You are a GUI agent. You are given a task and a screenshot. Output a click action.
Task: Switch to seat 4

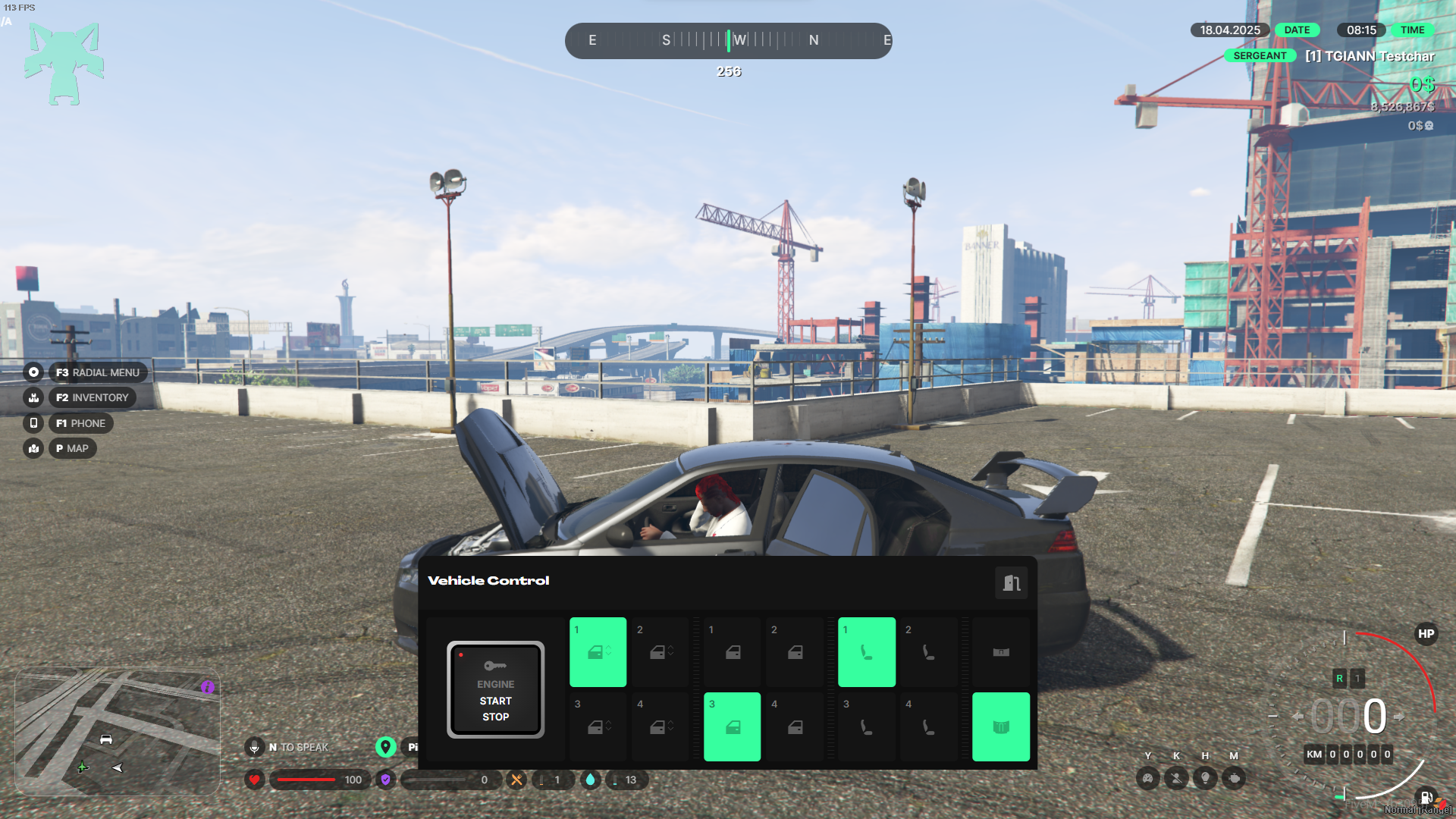(928, 726)
